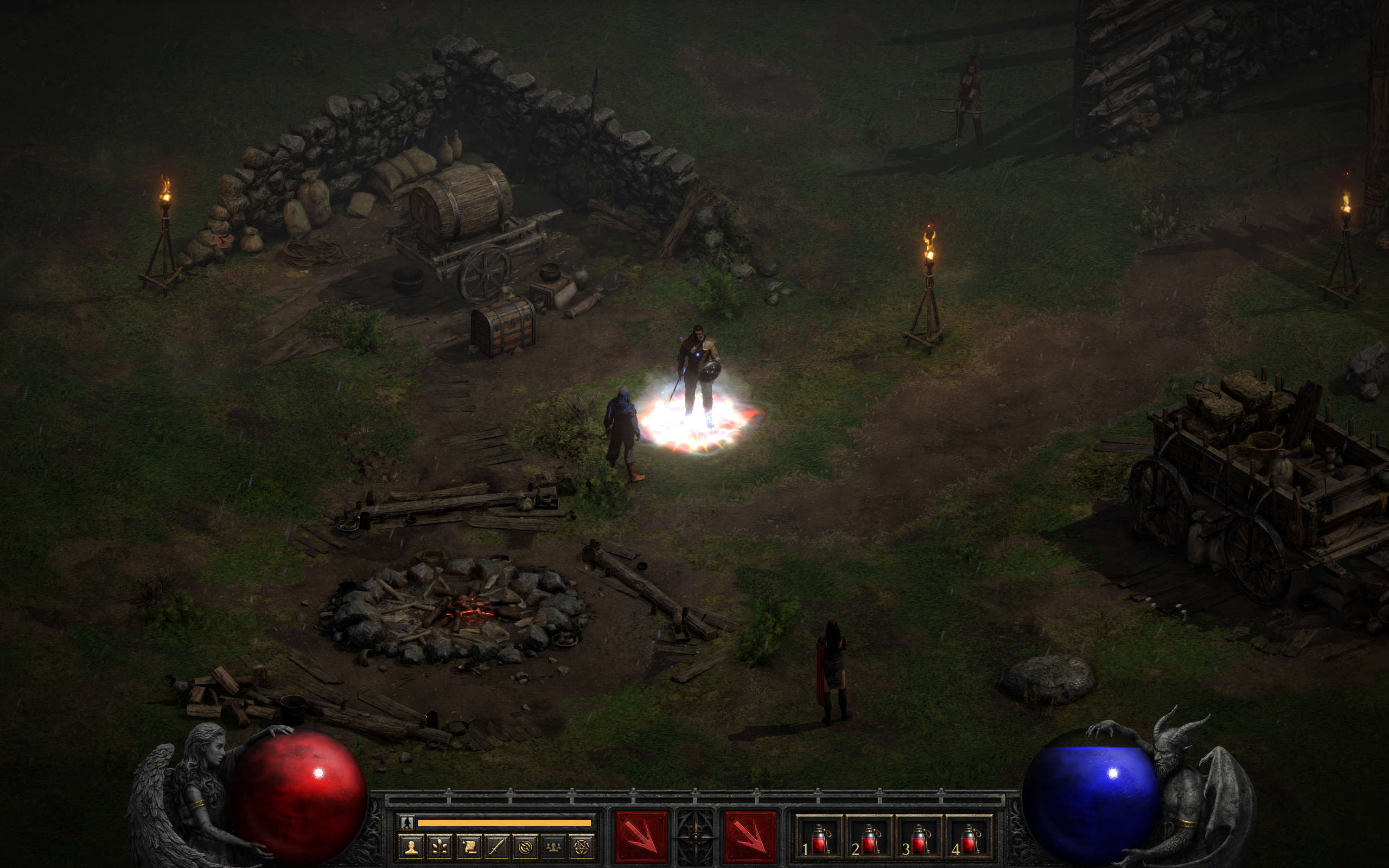Use the healing potion in belt slot 4
Screen dimensions: 1389x868
(969, 839)
